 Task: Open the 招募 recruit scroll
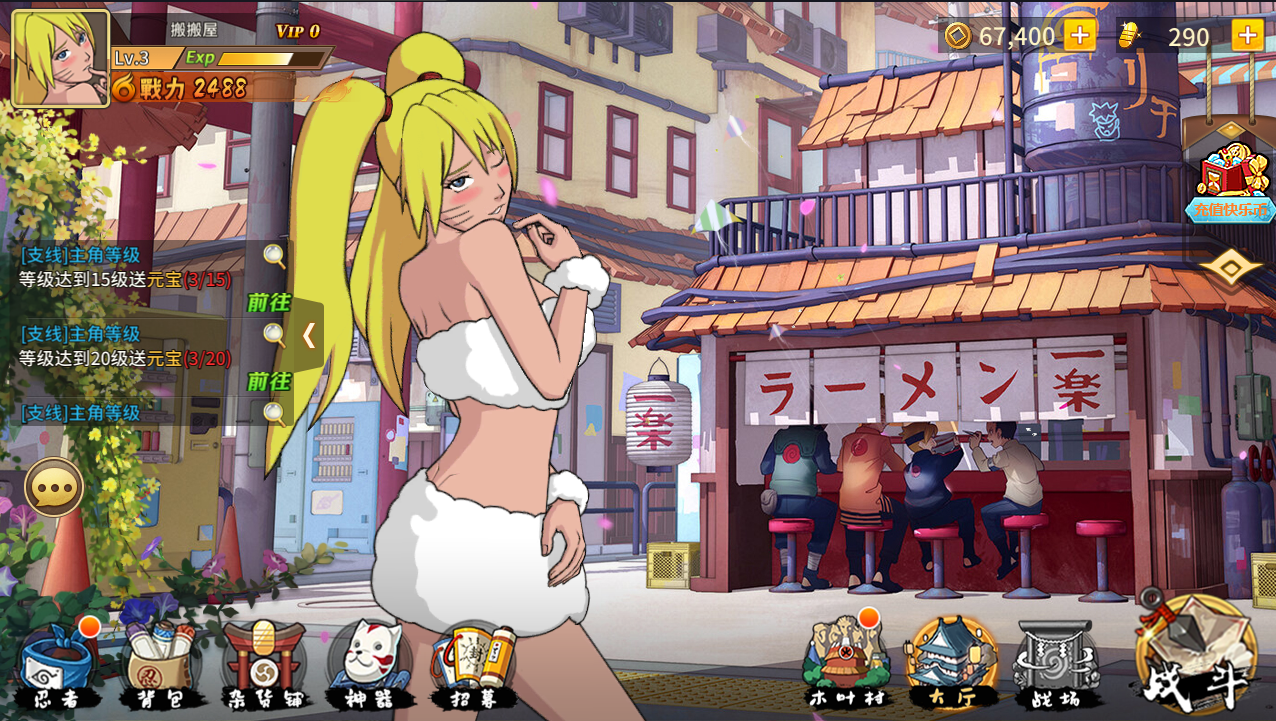pos(474,665)
